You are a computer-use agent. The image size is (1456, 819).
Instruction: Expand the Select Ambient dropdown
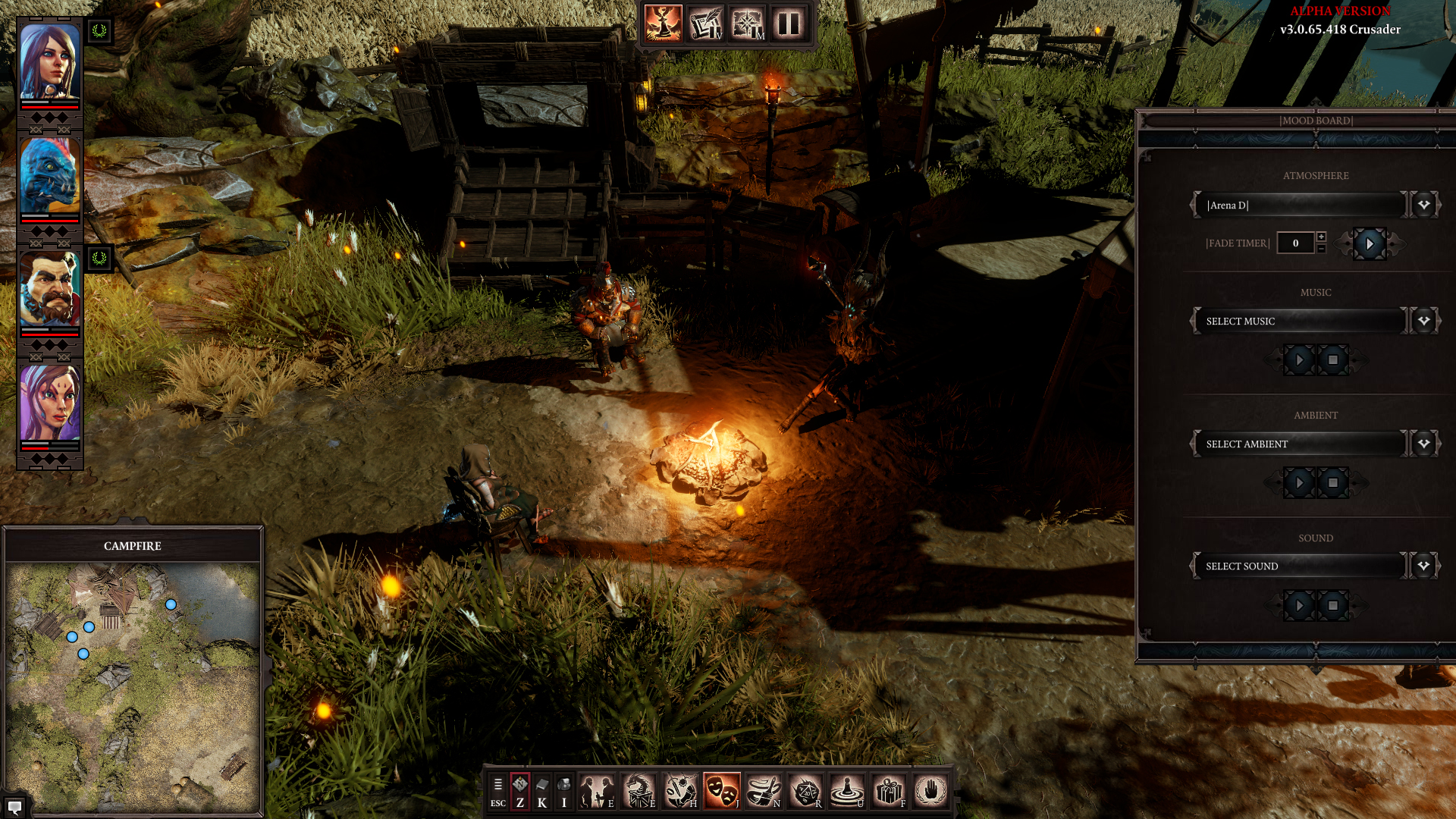[1423, 444]
